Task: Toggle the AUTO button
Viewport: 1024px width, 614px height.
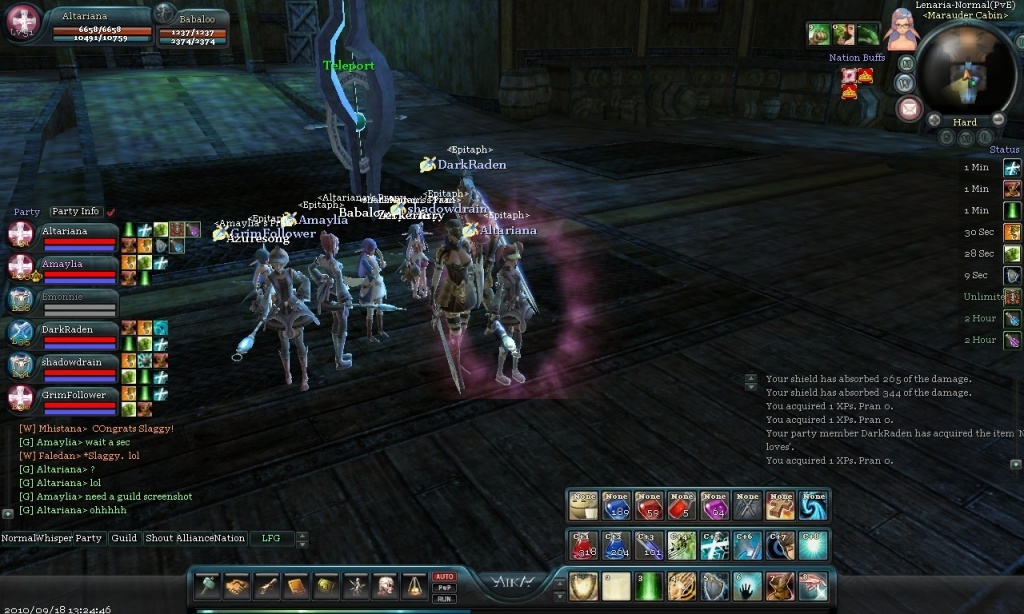Action: [444, 577]
